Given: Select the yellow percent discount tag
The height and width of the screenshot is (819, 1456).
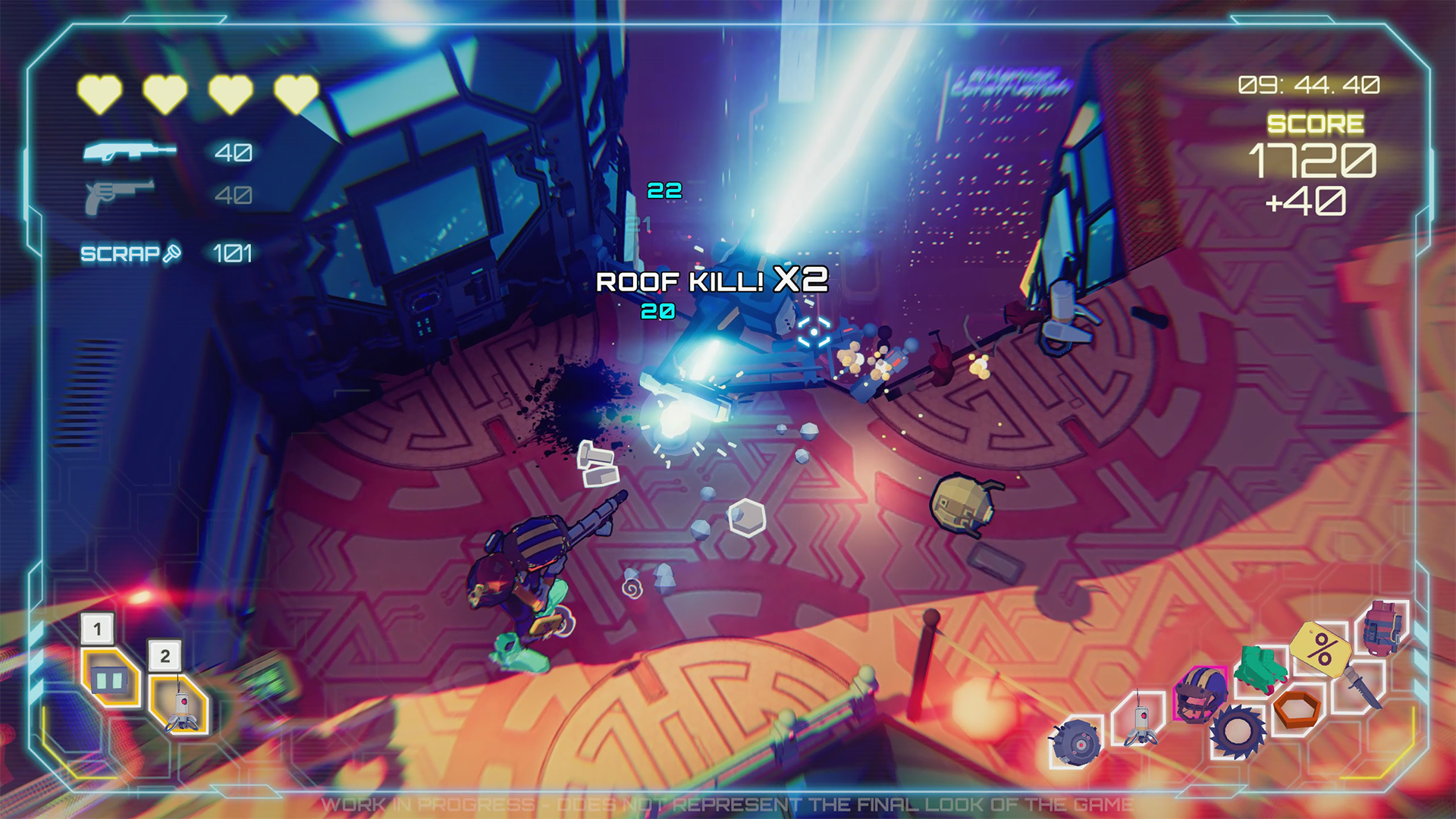Looking at the screenshot, I should (1321, 647).
